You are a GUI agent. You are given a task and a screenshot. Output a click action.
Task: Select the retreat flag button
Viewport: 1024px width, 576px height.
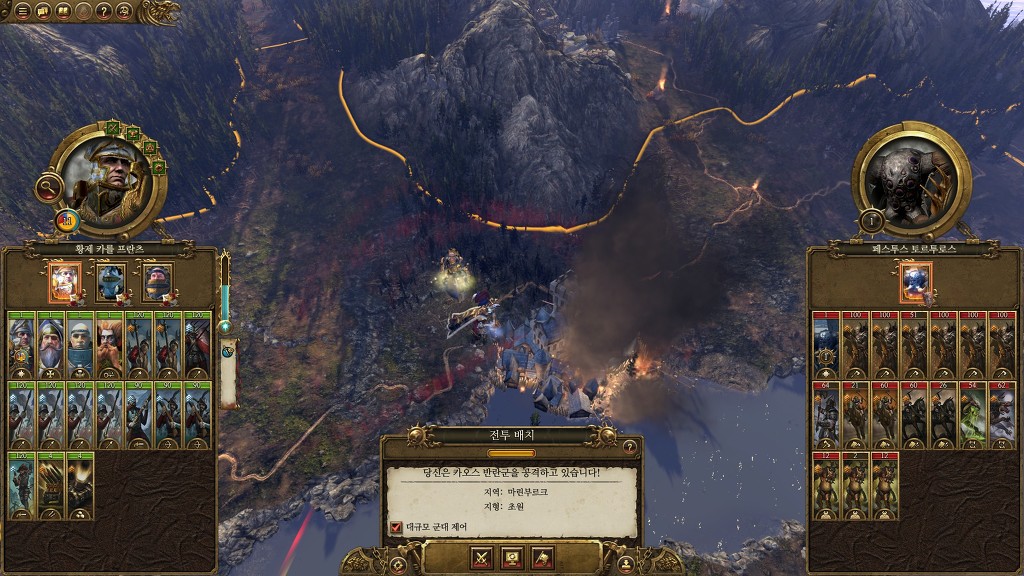tap(541, 557)
